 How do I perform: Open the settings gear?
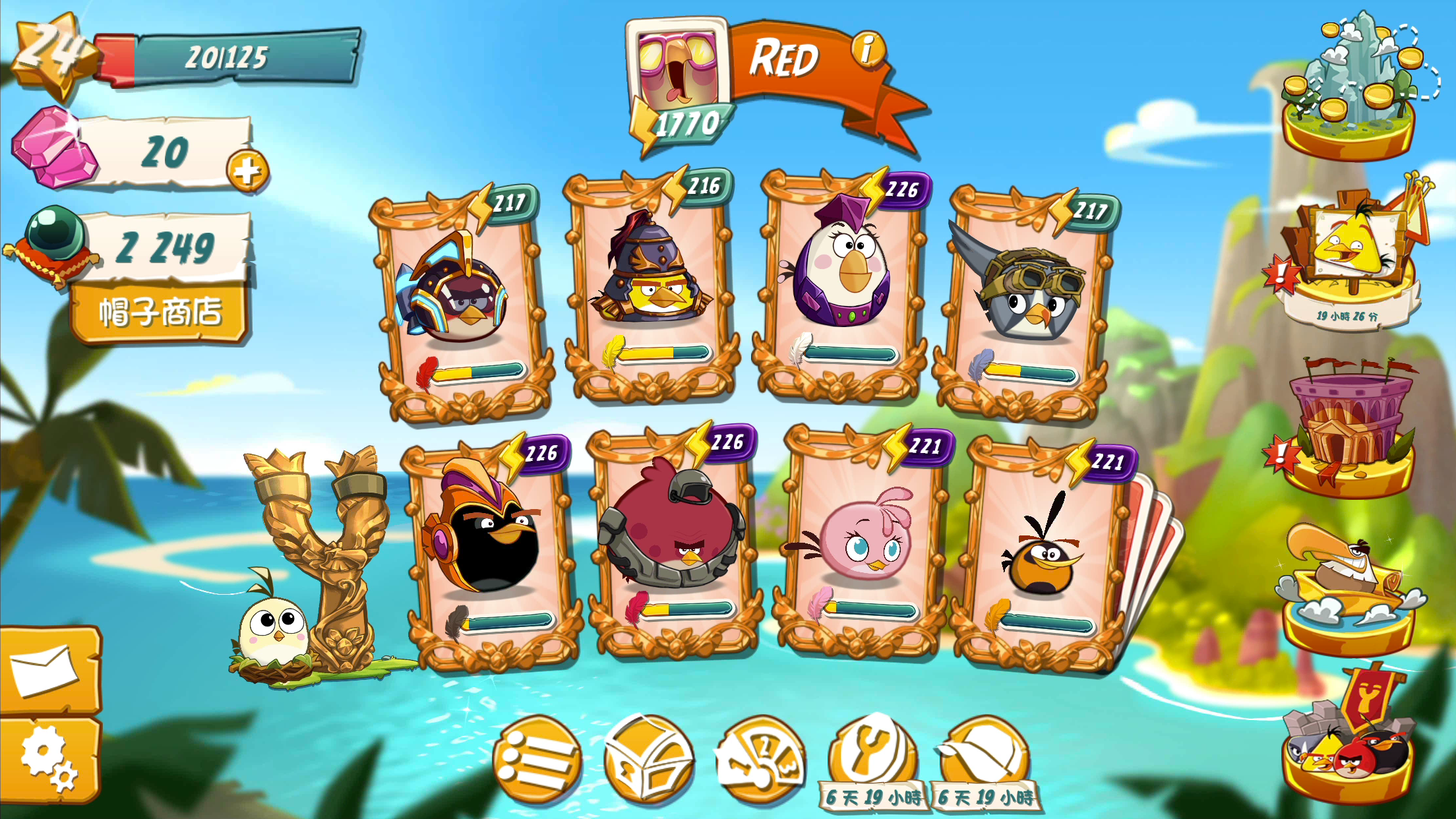pos(46,758)
